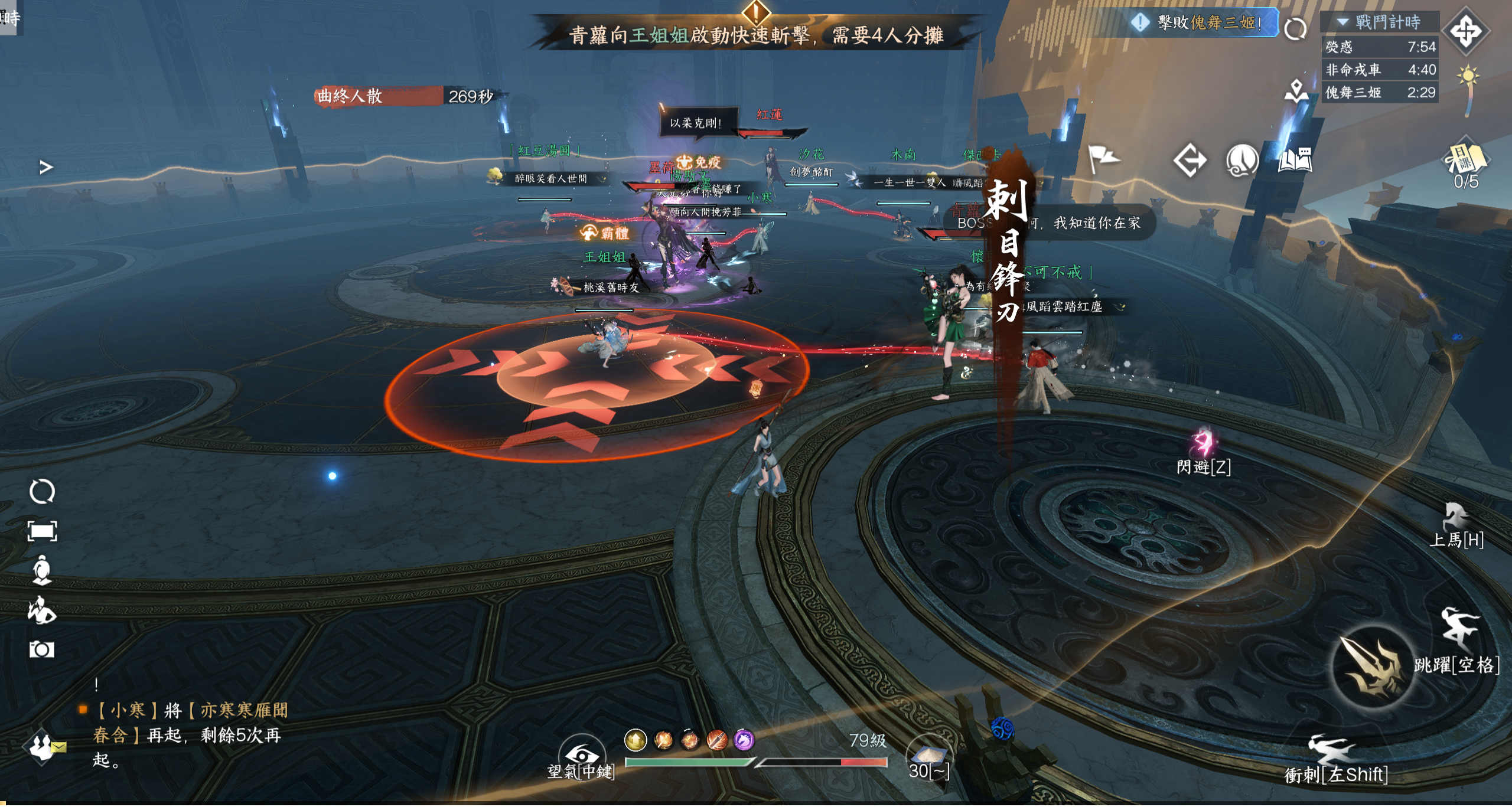Viewport: 1512px width, 807px height.
Task: Select the exit arrow diamond icon
Action: click(1190, 160)
